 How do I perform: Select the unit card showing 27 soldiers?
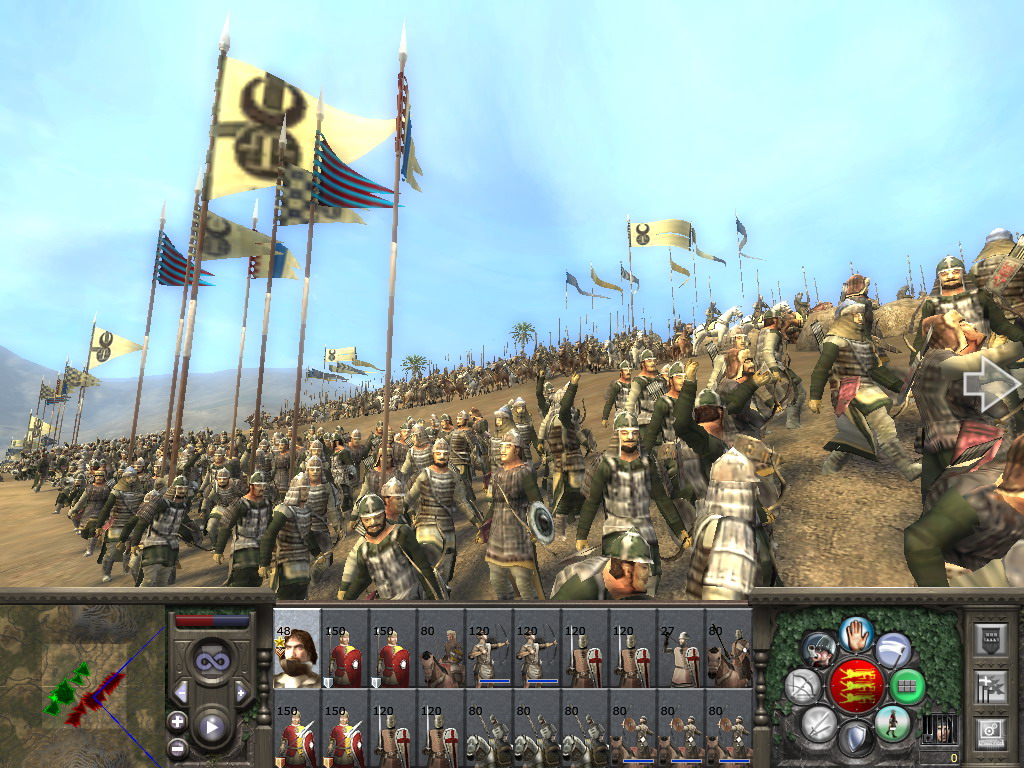681,648
